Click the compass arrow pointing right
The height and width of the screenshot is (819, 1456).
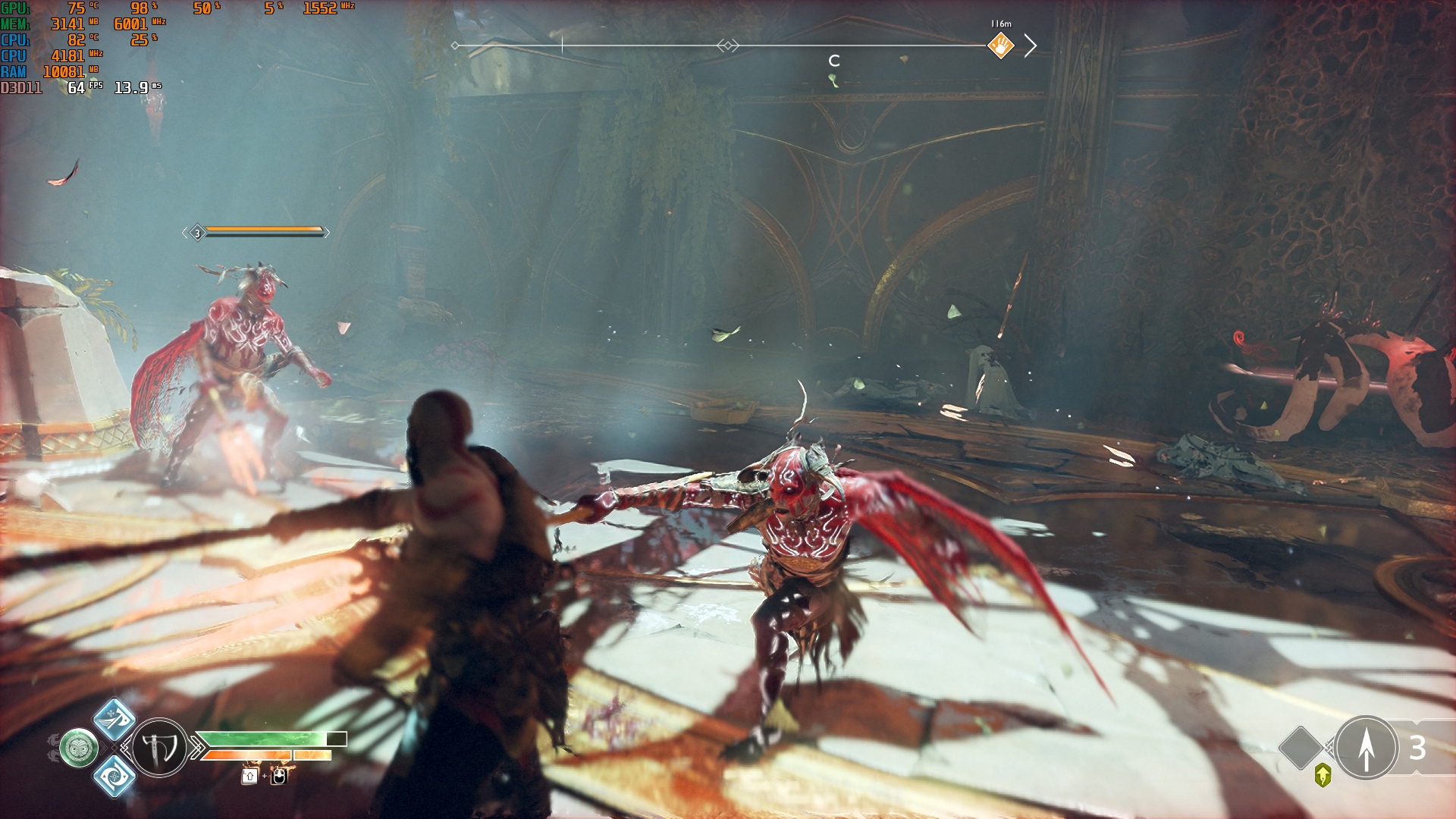tap(1031, 46)
